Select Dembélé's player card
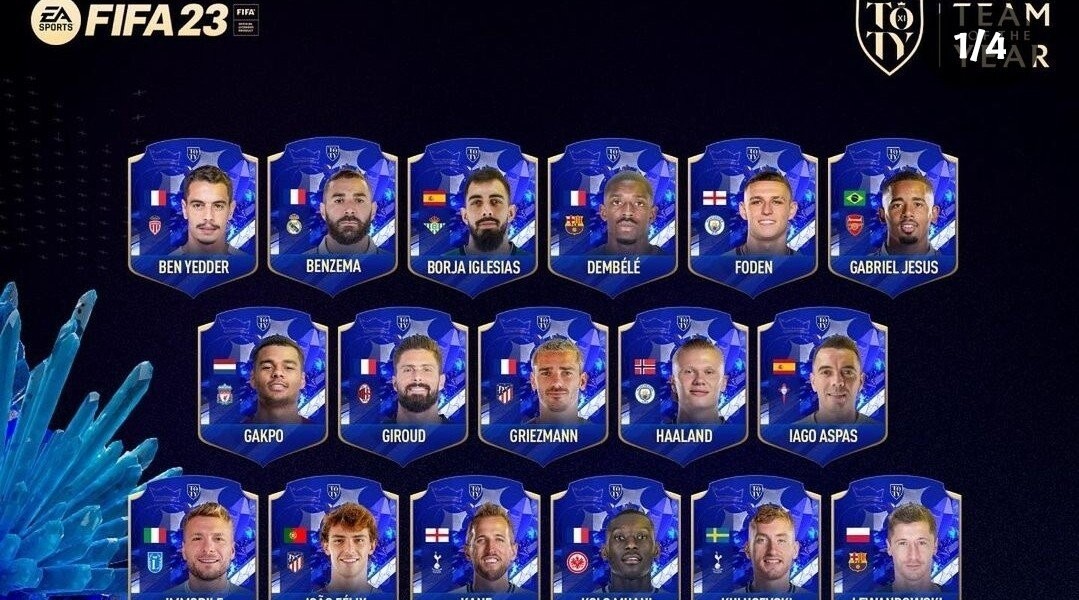 [x=613, y=216]
